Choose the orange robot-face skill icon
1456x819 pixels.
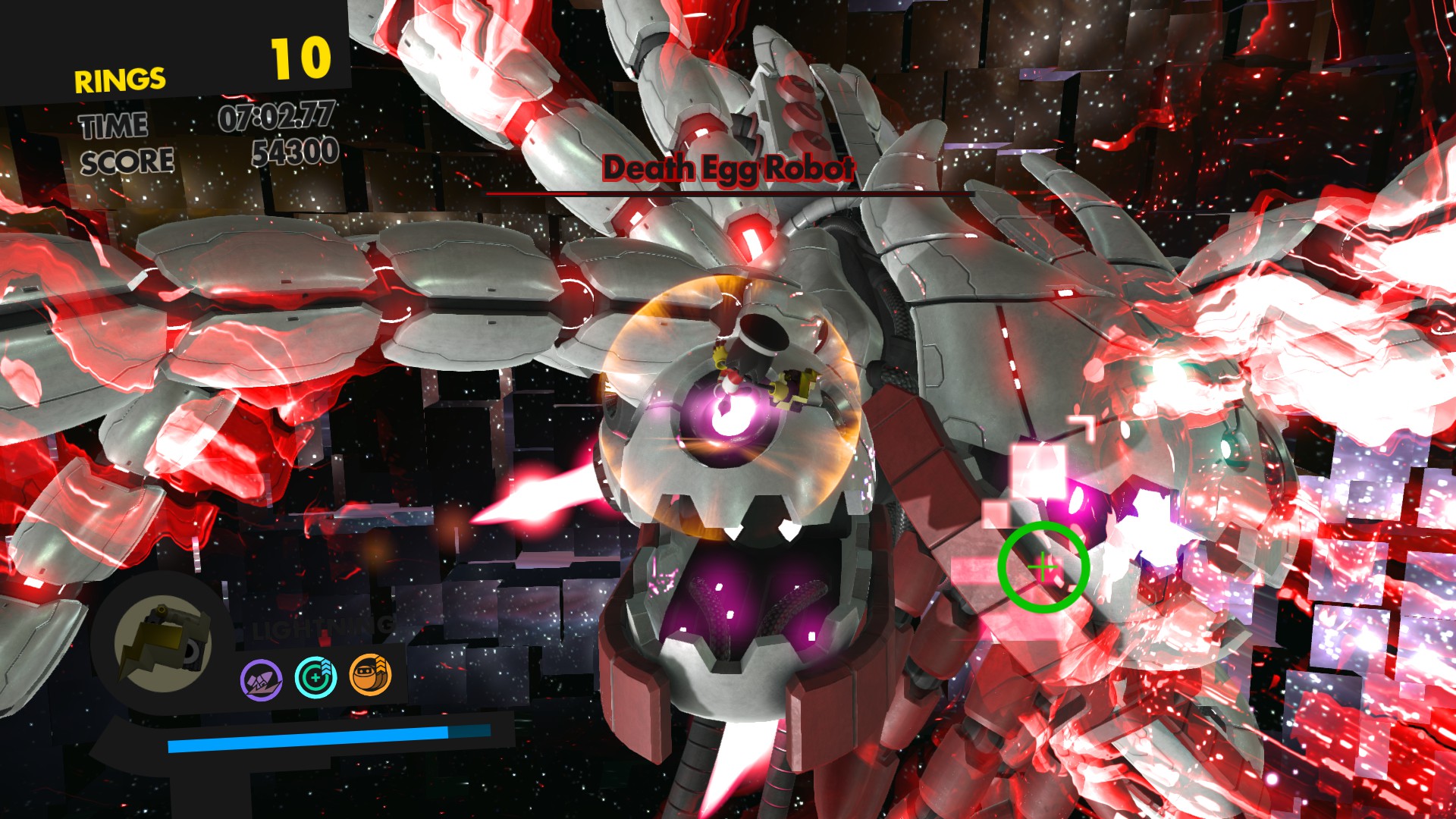coord(370,675)
